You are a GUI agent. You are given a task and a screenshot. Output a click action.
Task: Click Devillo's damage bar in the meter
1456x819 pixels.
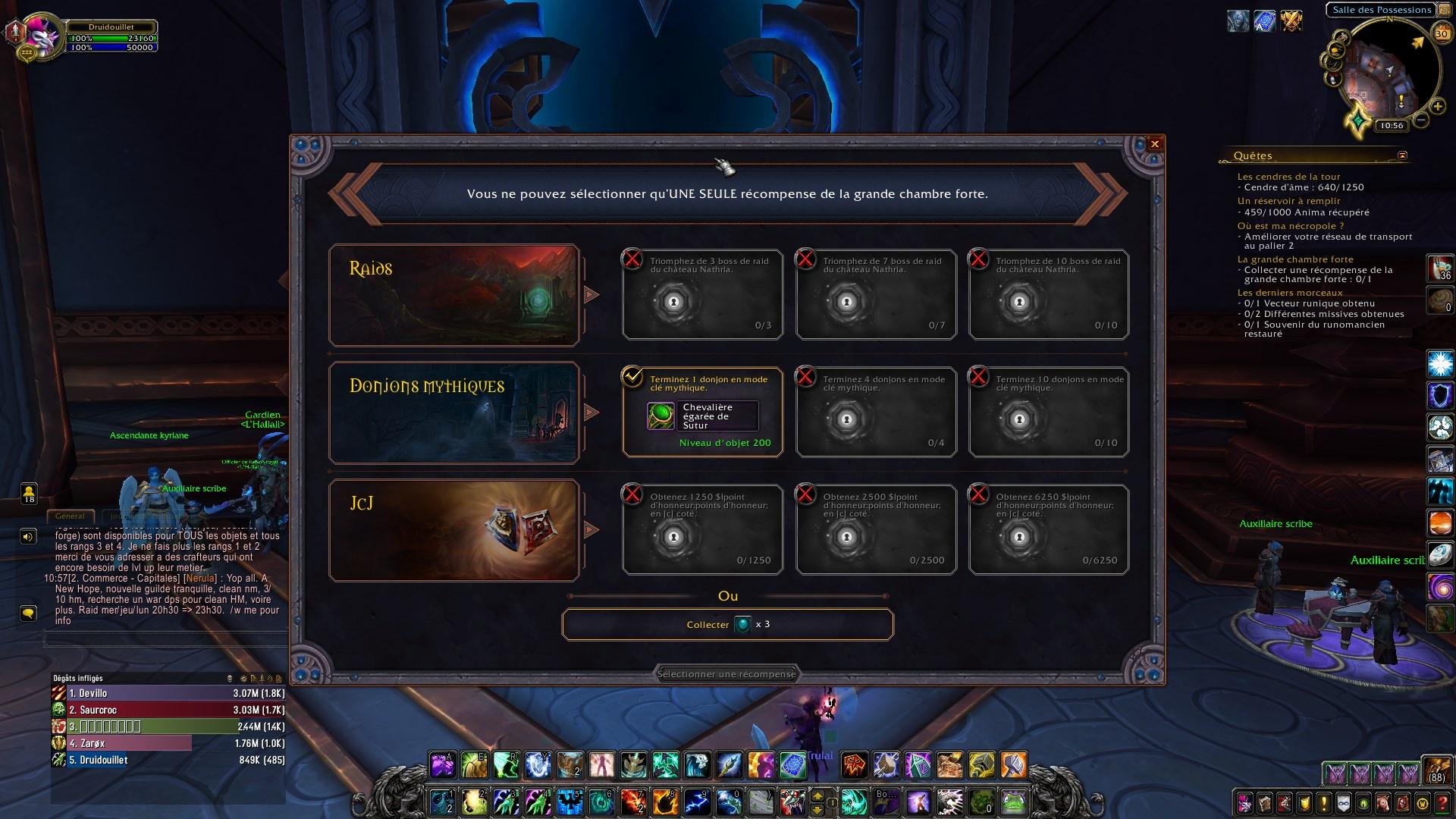(x=152, y=693)
